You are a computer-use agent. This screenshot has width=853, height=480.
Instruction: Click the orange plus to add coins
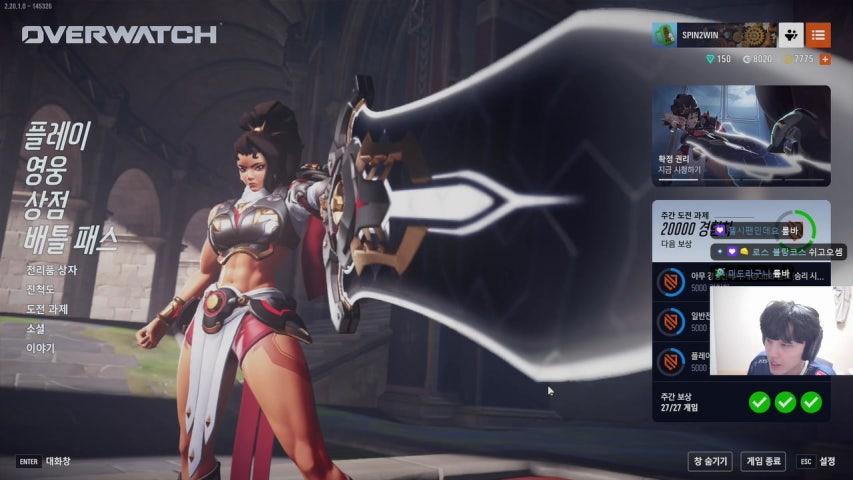tap(825, 59)
